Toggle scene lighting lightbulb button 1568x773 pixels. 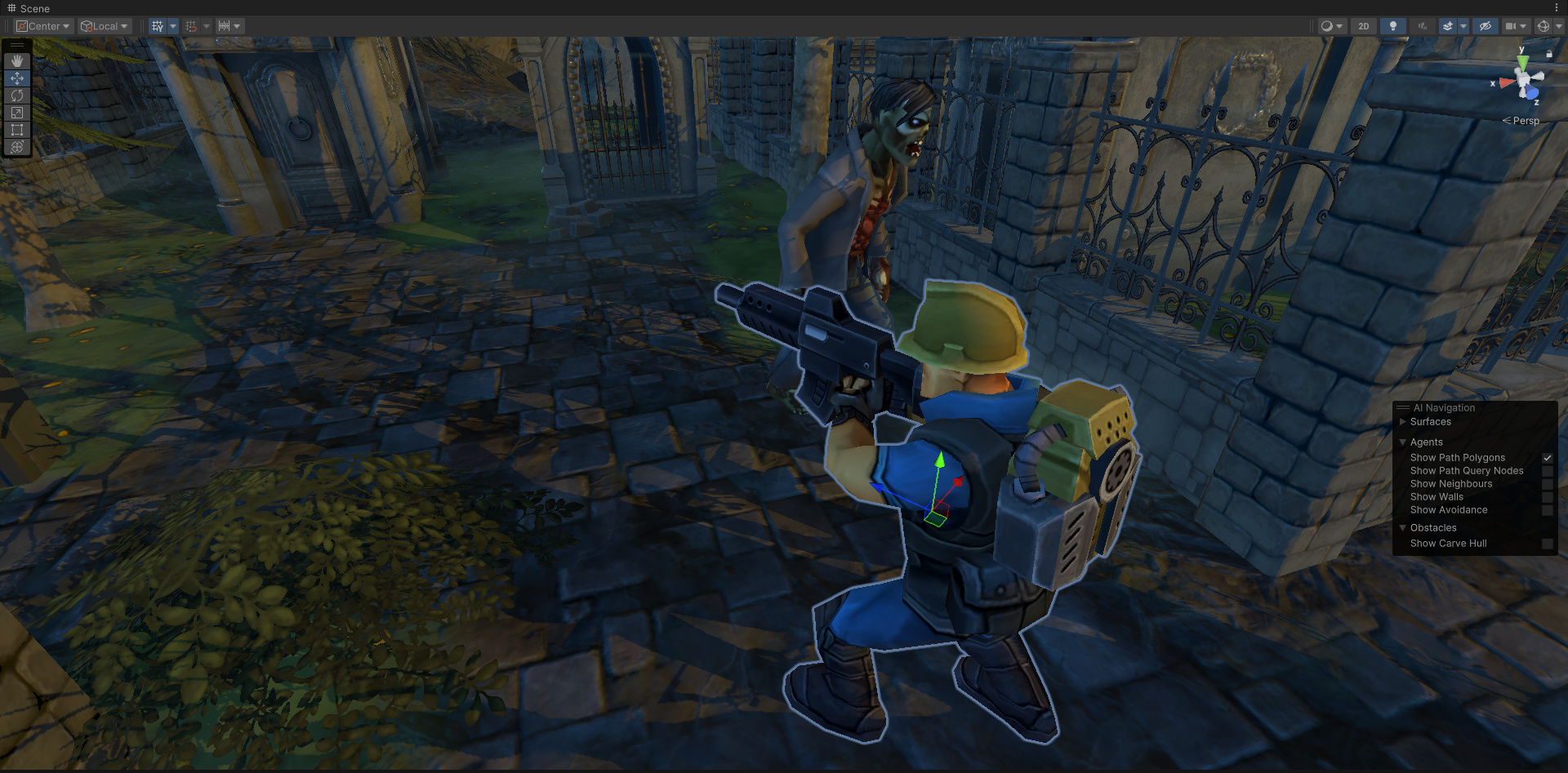click(1392, 26)
